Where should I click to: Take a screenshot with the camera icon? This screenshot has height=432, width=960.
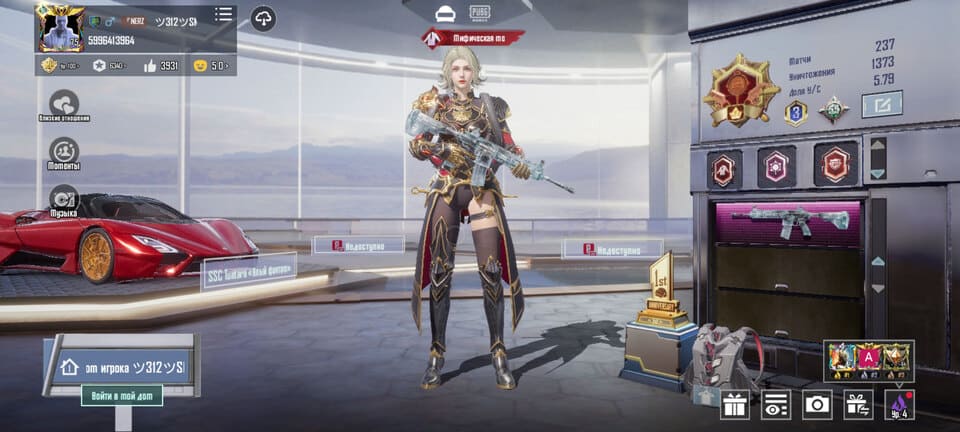click(817, 404)
